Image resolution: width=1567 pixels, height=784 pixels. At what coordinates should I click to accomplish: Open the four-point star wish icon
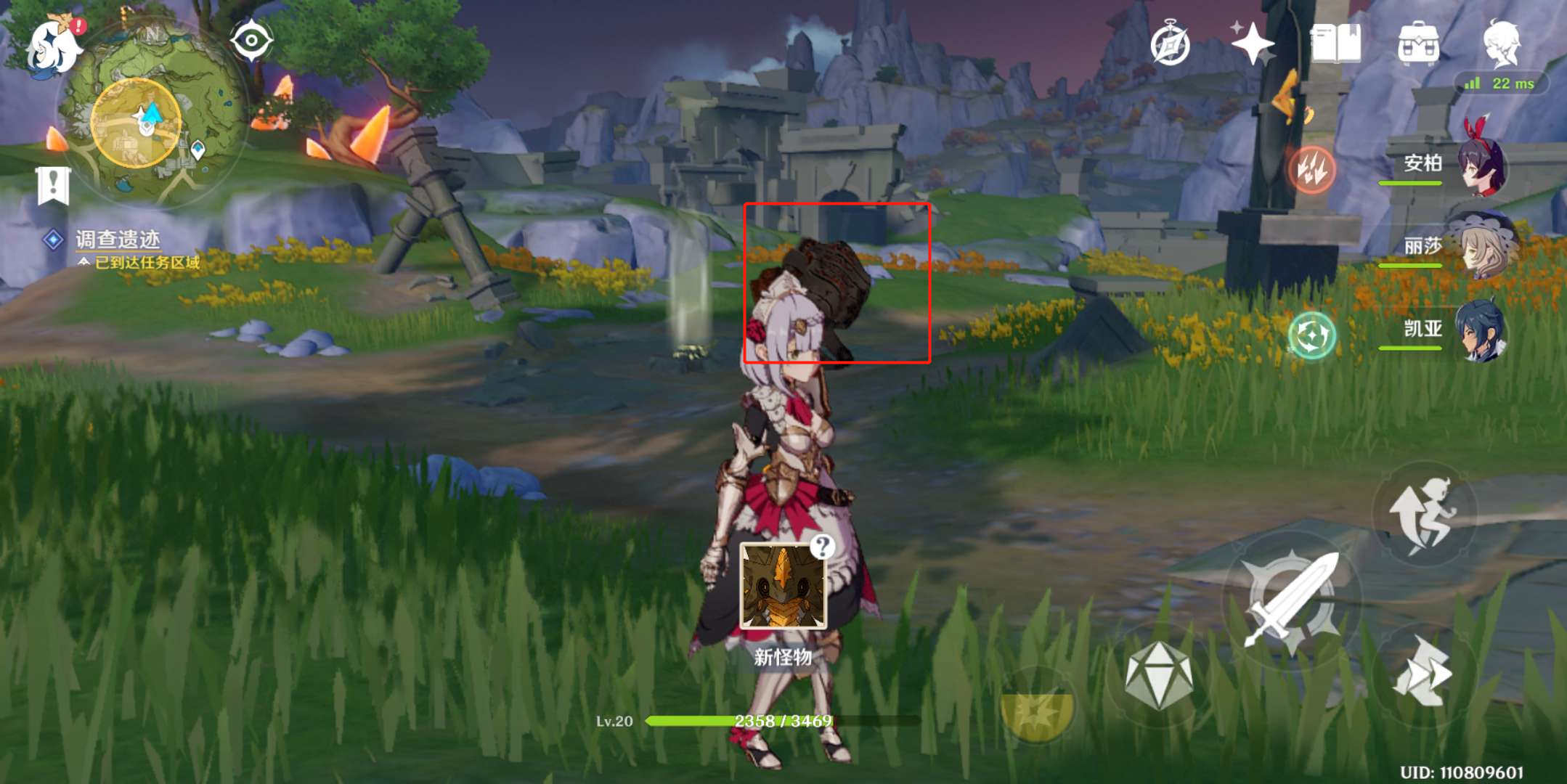coord(1253,44)
